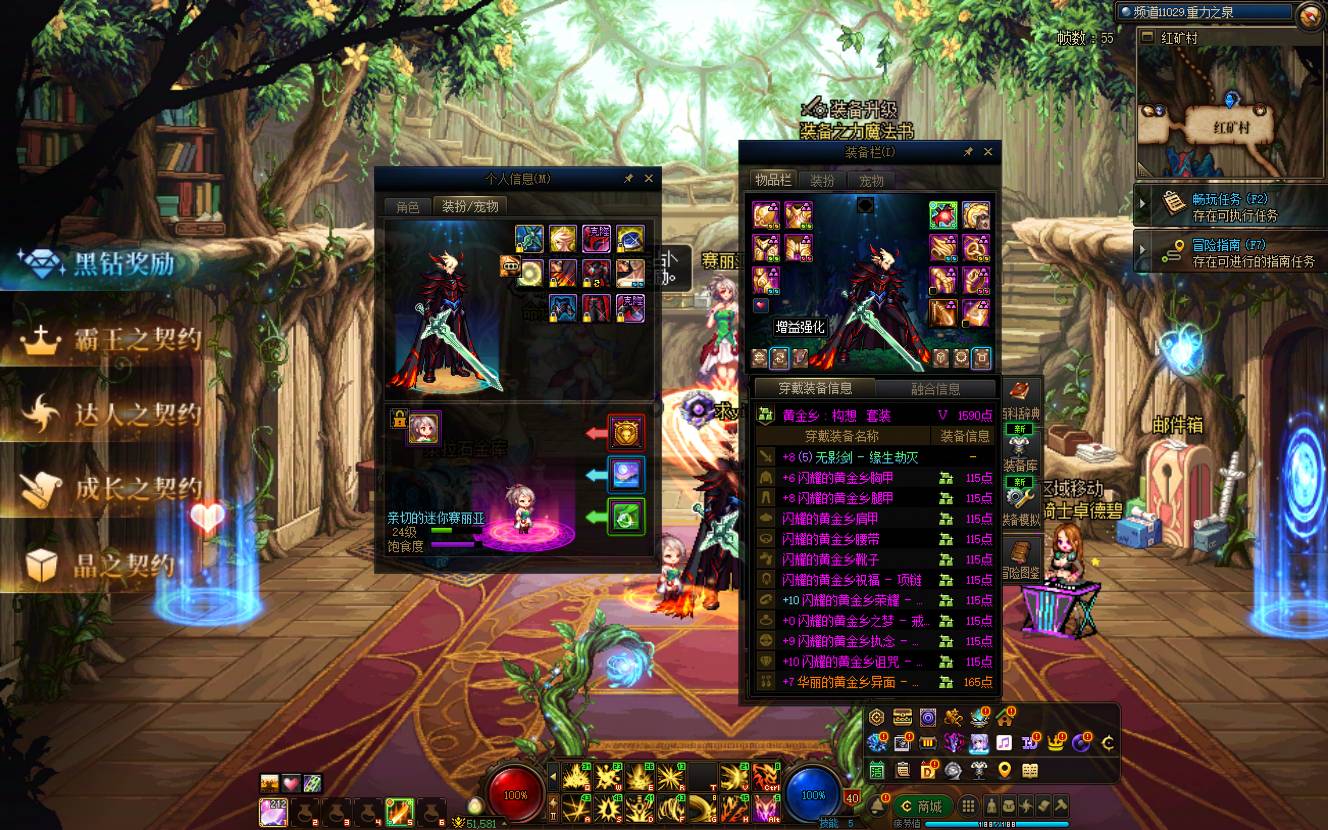This screenshot has width=1328, height=830.
Task: Show the 融合信息 fusion info tab
Action: pyautogui.click(x=935, y=389)
